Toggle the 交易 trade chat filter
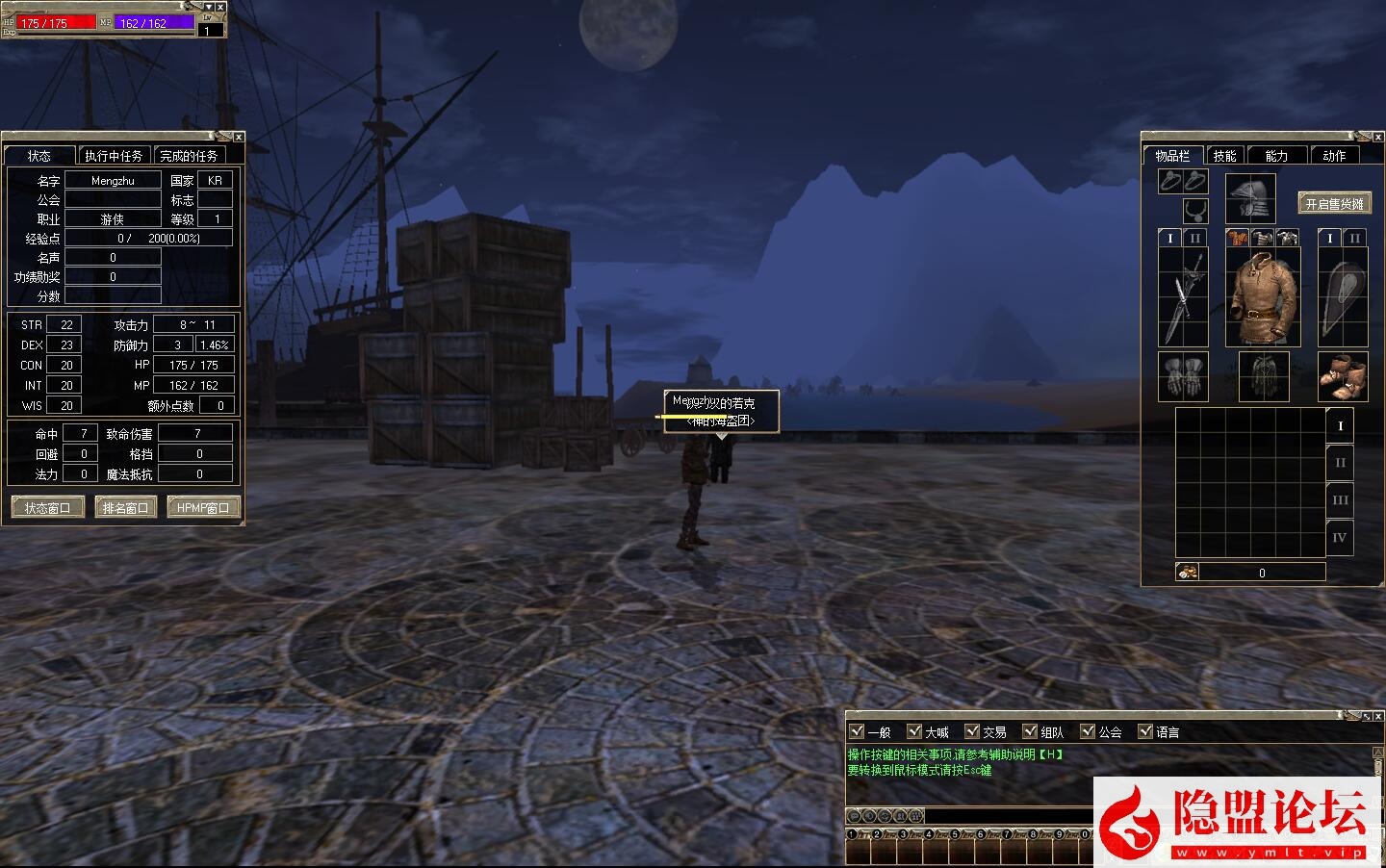Image resolution: width=1386 pixels, height=868 pixels. pyautogui.click(x=972, y=731)
